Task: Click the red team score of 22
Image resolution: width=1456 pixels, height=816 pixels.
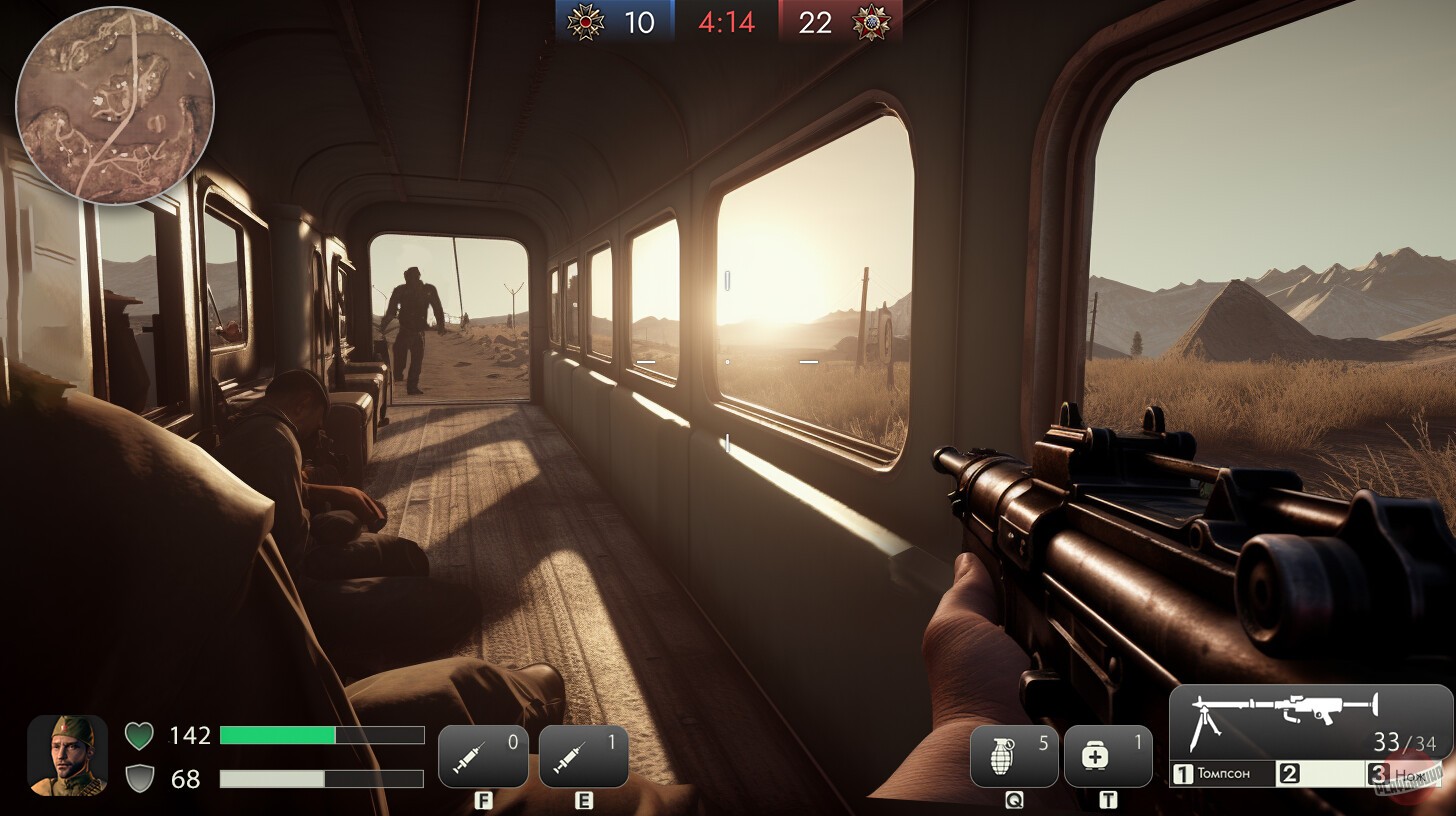Action: pyautogui.click(x=815, y=22)
